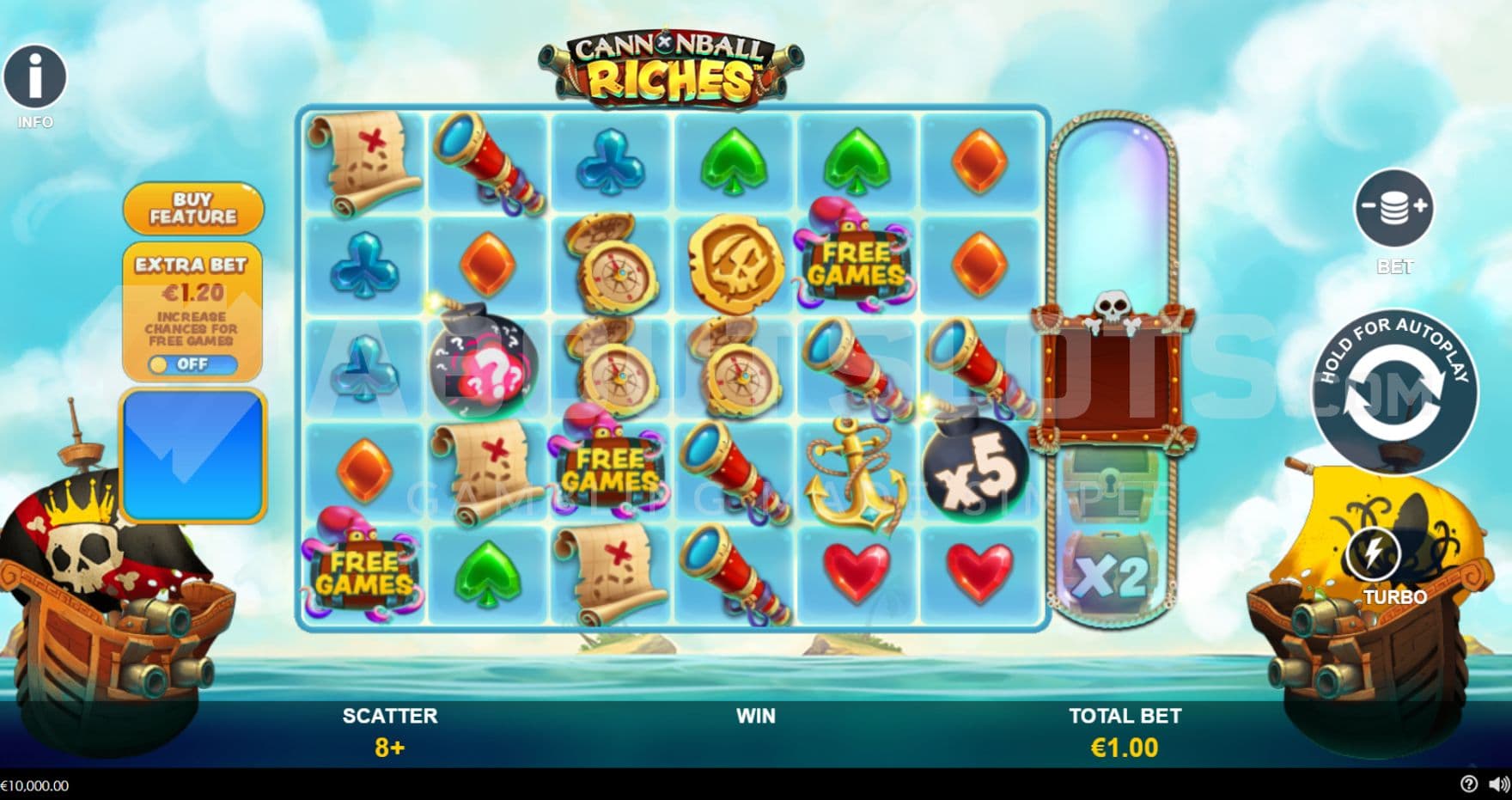Open the help question mark icon
Viewport: 1512px width, 800px height.
pos(1468,785)
